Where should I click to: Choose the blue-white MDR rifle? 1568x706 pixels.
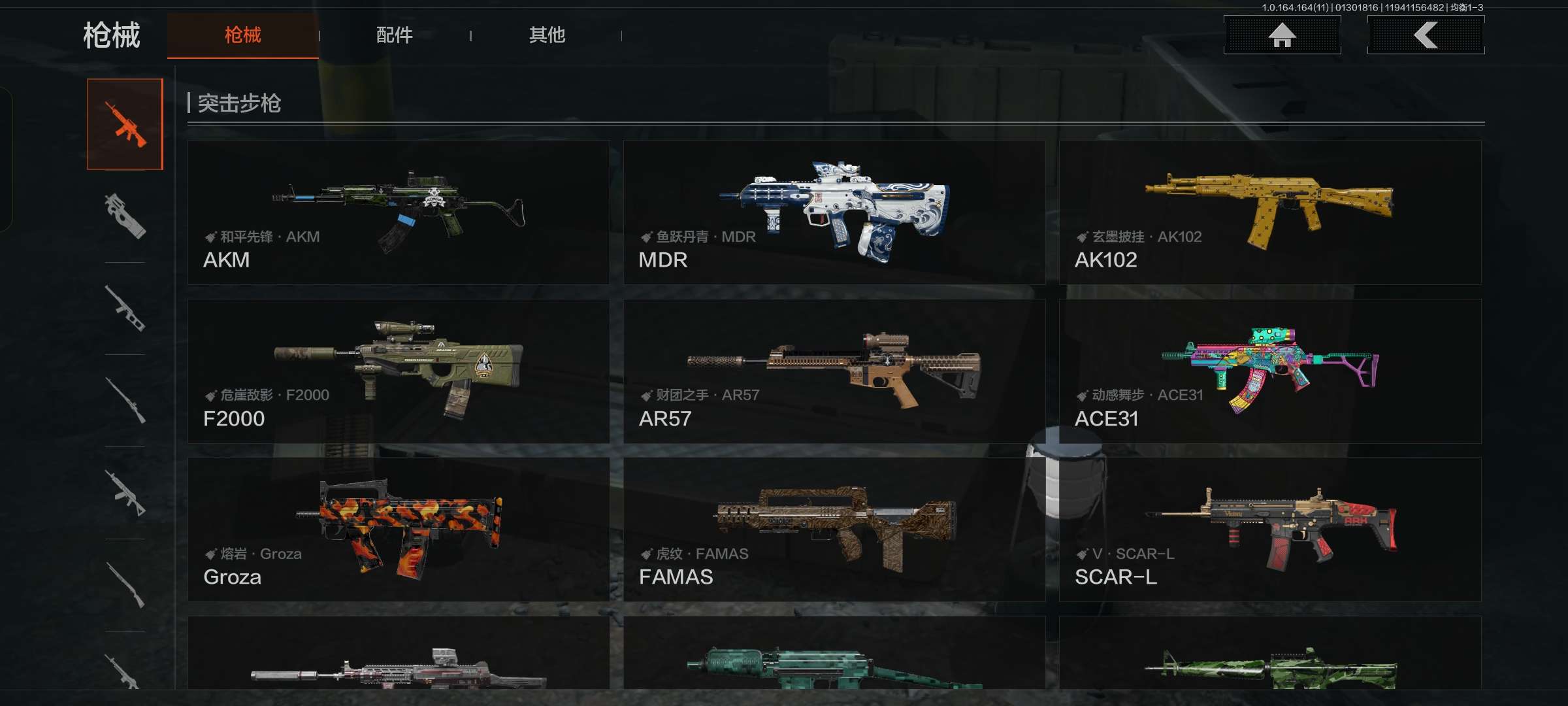834,212
